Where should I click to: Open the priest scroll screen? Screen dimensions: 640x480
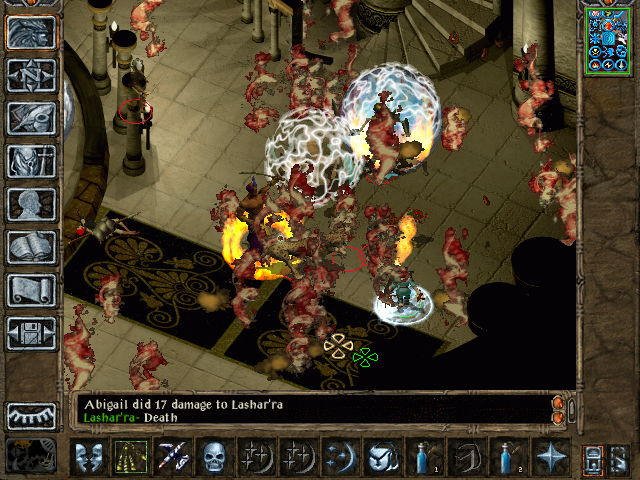click(31, 291)
